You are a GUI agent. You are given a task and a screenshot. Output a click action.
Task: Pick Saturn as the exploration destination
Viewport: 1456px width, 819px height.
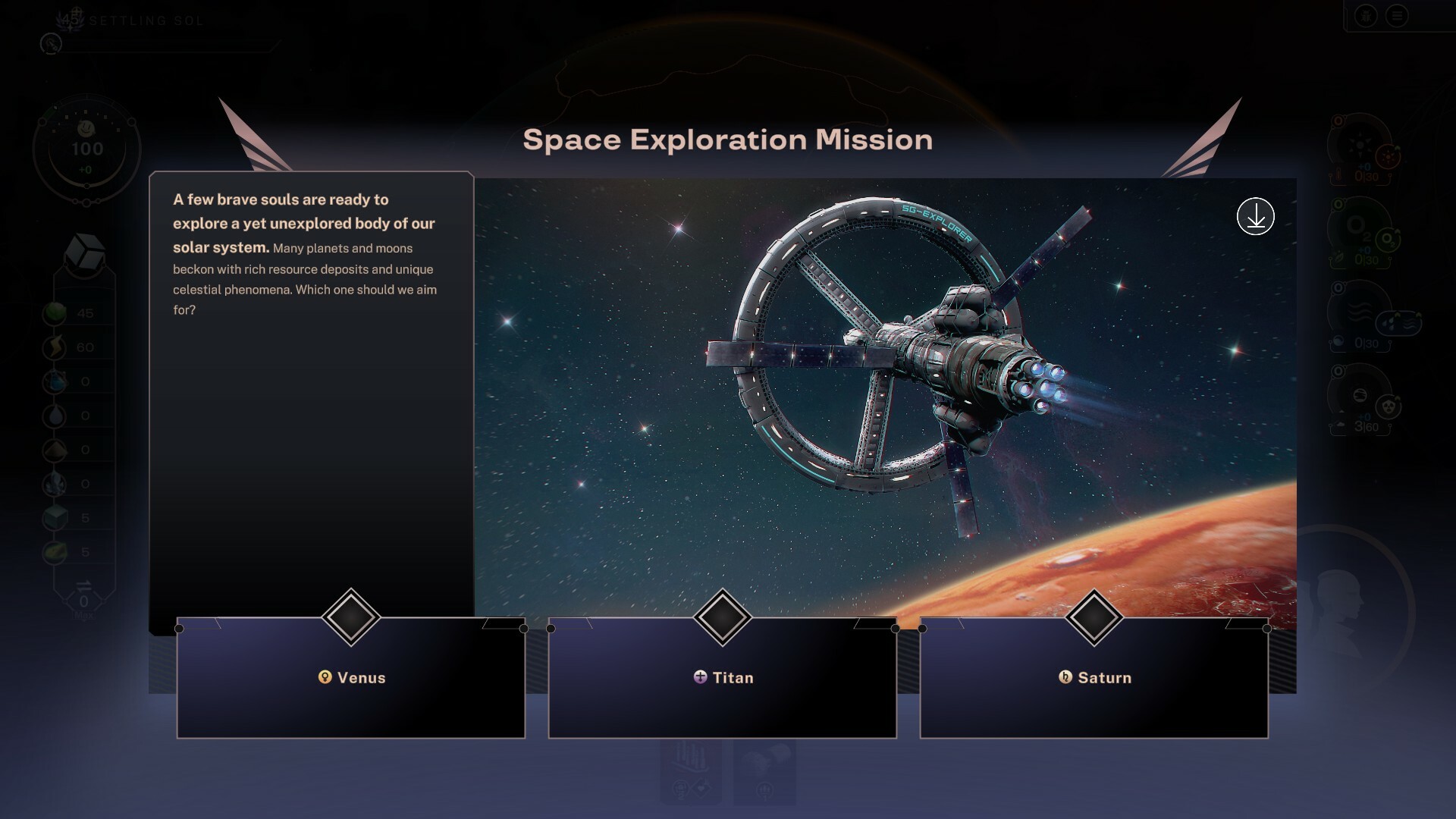[x=1094, y=678]
